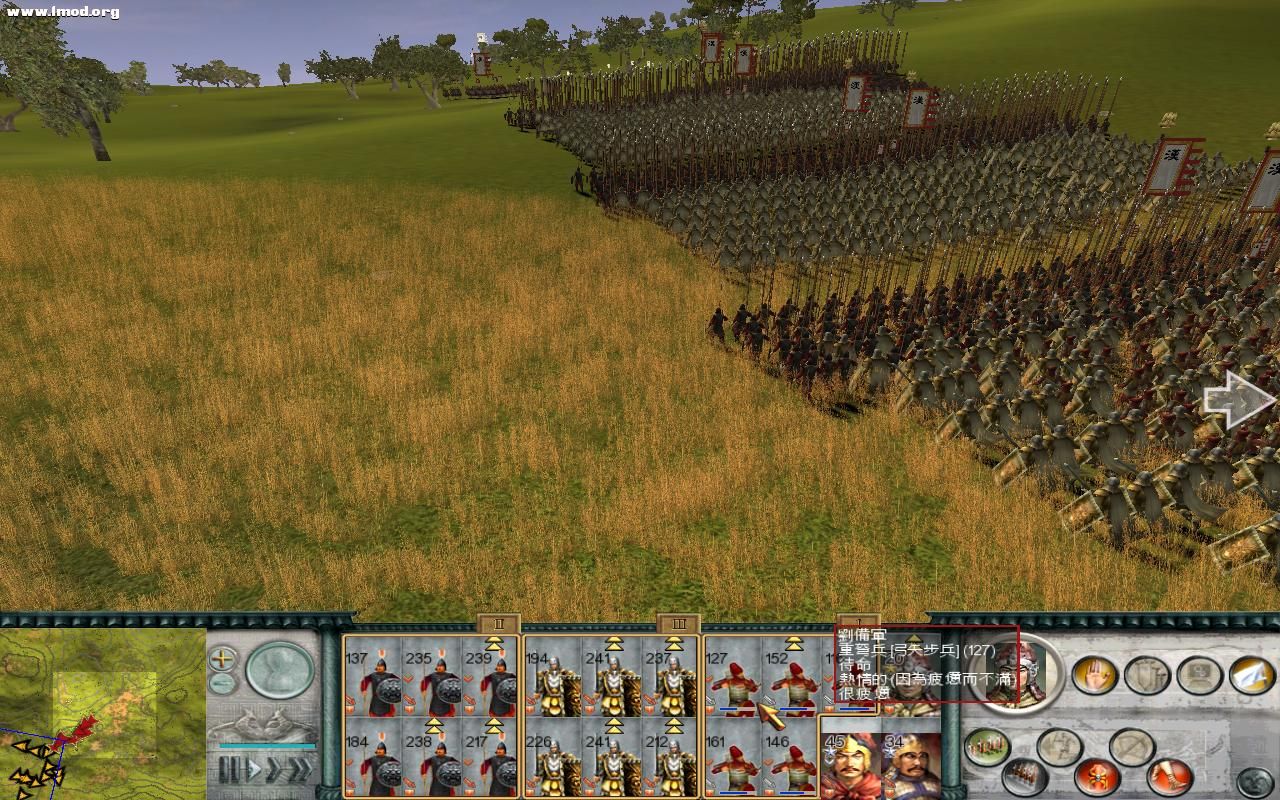The image size is (1280, 800).
Task: Click the grey soldier-line formation icon
Action: (1022, 776)
